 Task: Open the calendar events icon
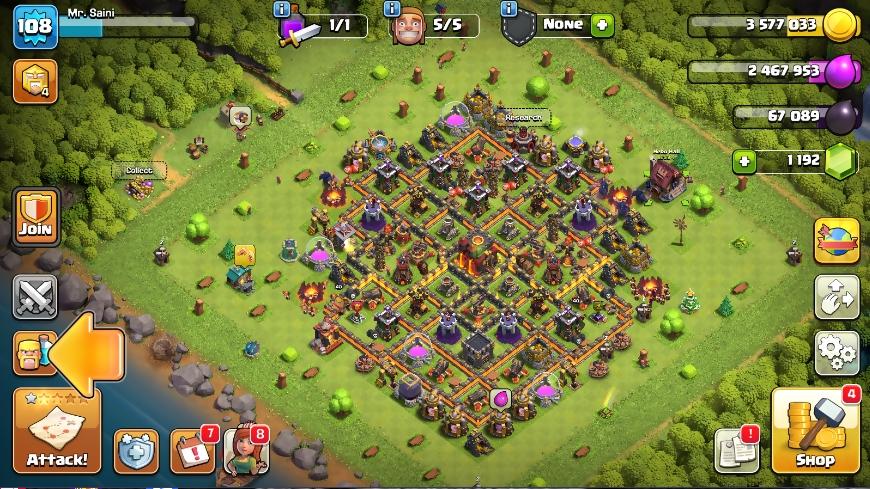192,451
